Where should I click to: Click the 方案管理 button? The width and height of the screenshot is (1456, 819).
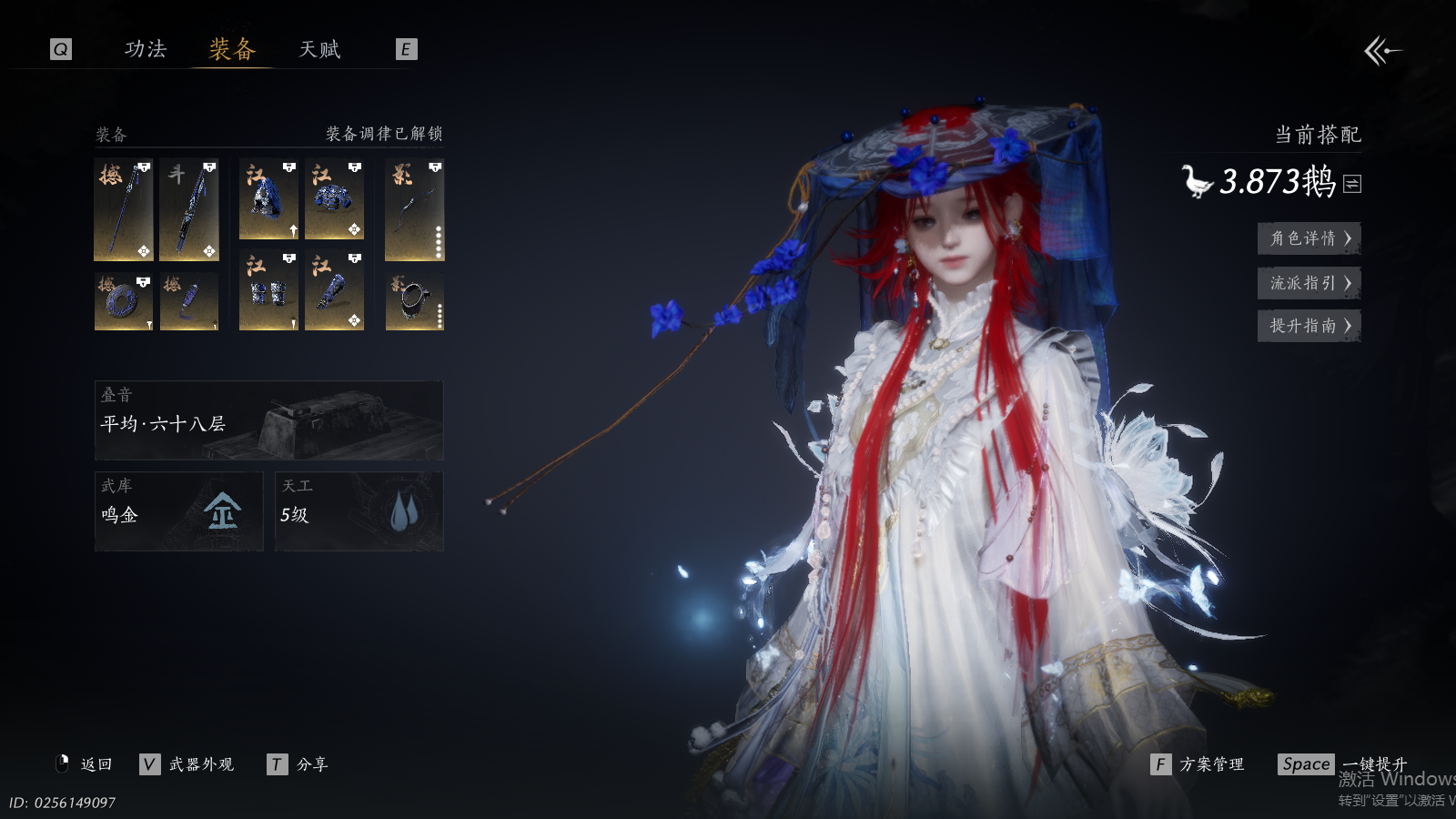click(x=1198, y=764)
